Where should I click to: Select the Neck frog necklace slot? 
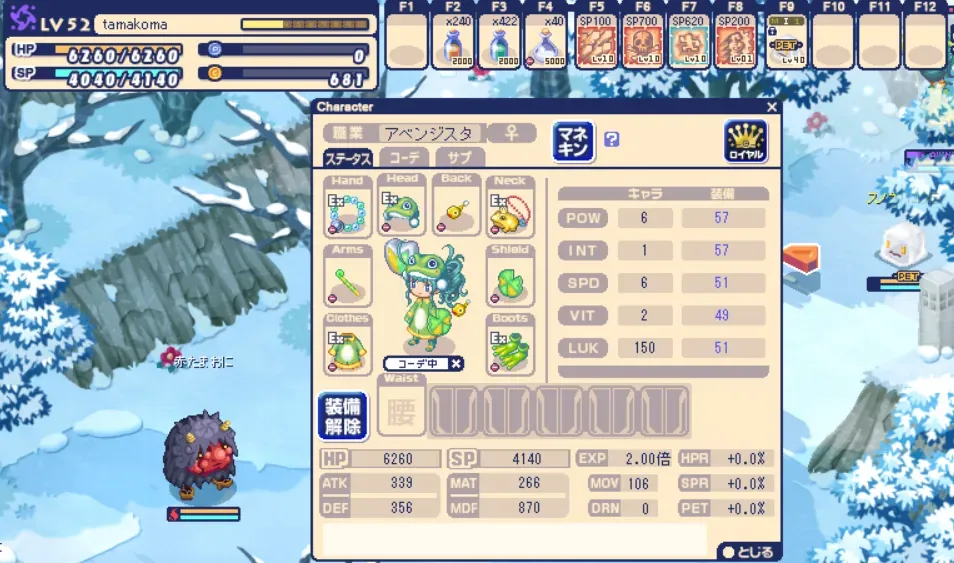point(510,208)
